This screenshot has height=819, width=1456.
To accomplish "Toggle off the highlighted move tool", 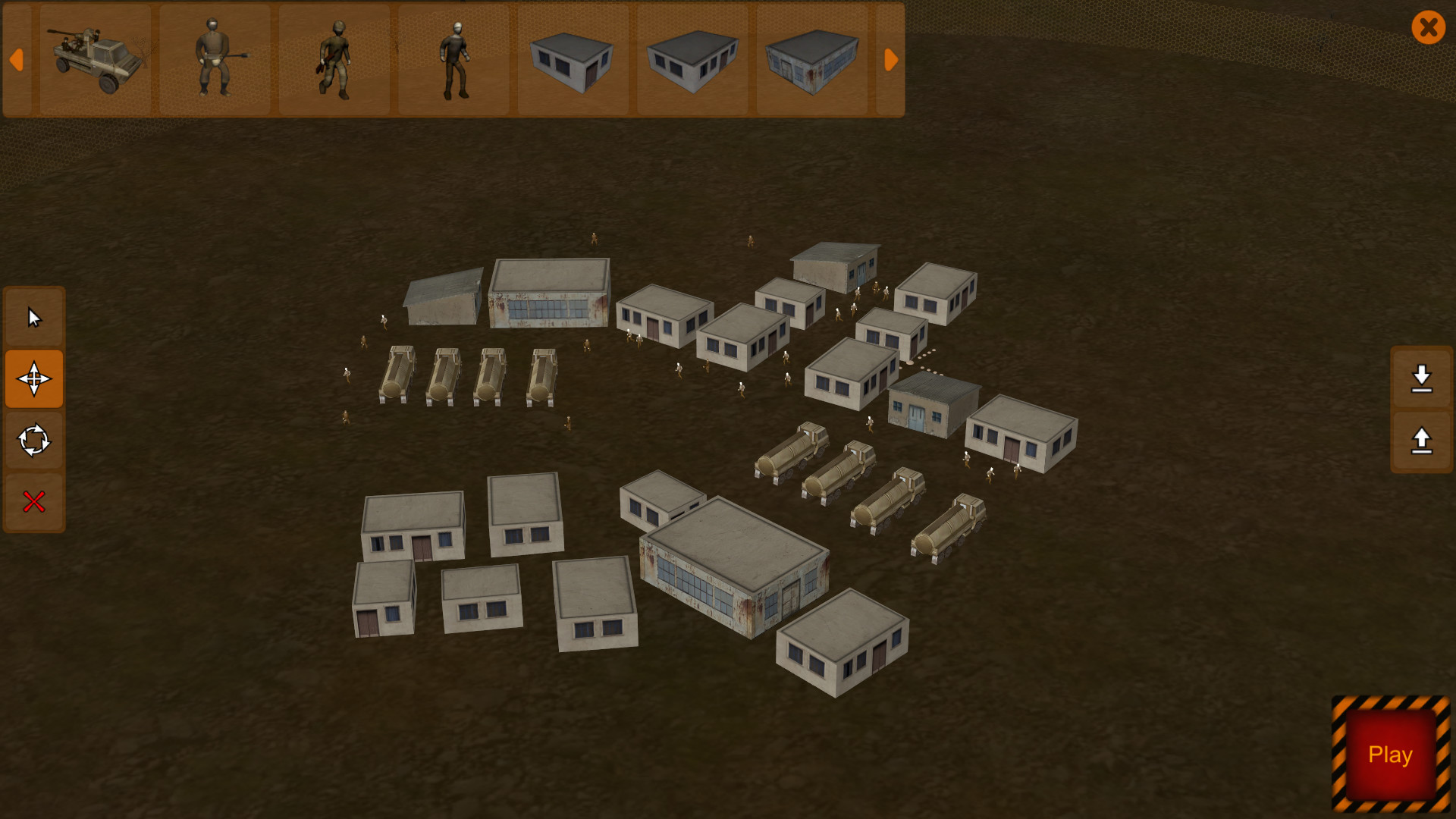I will click(34, 379).
